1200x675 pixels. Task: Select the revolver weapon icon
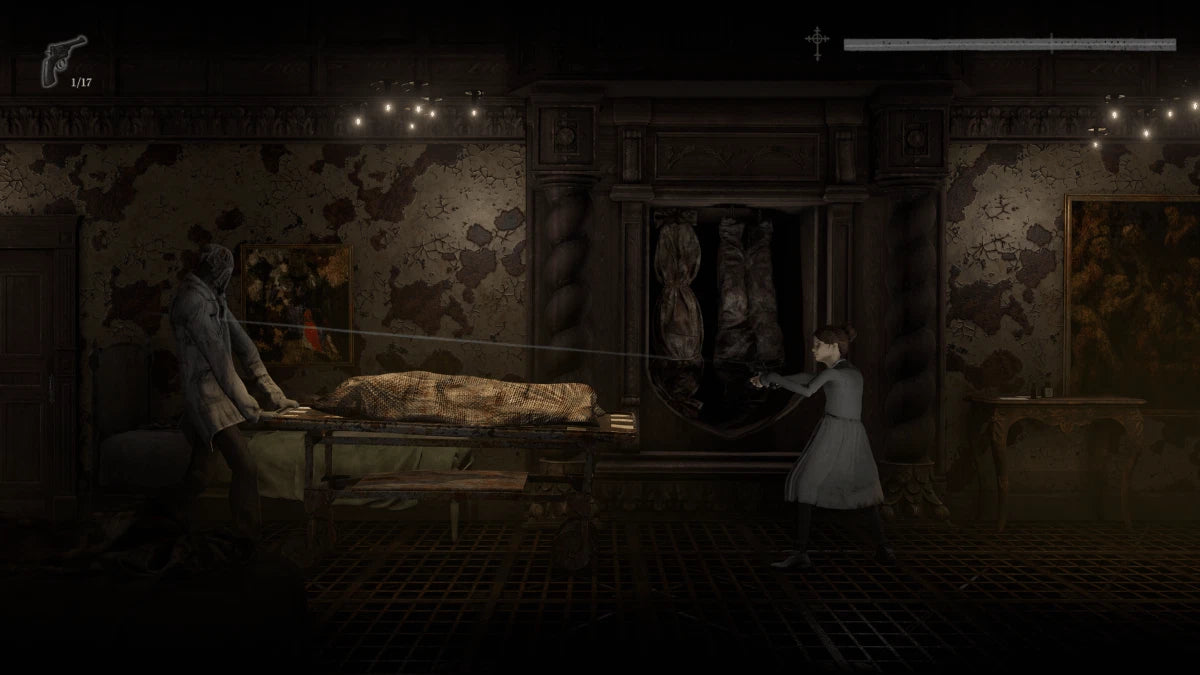pyautogui.click(x=62, y=60)
